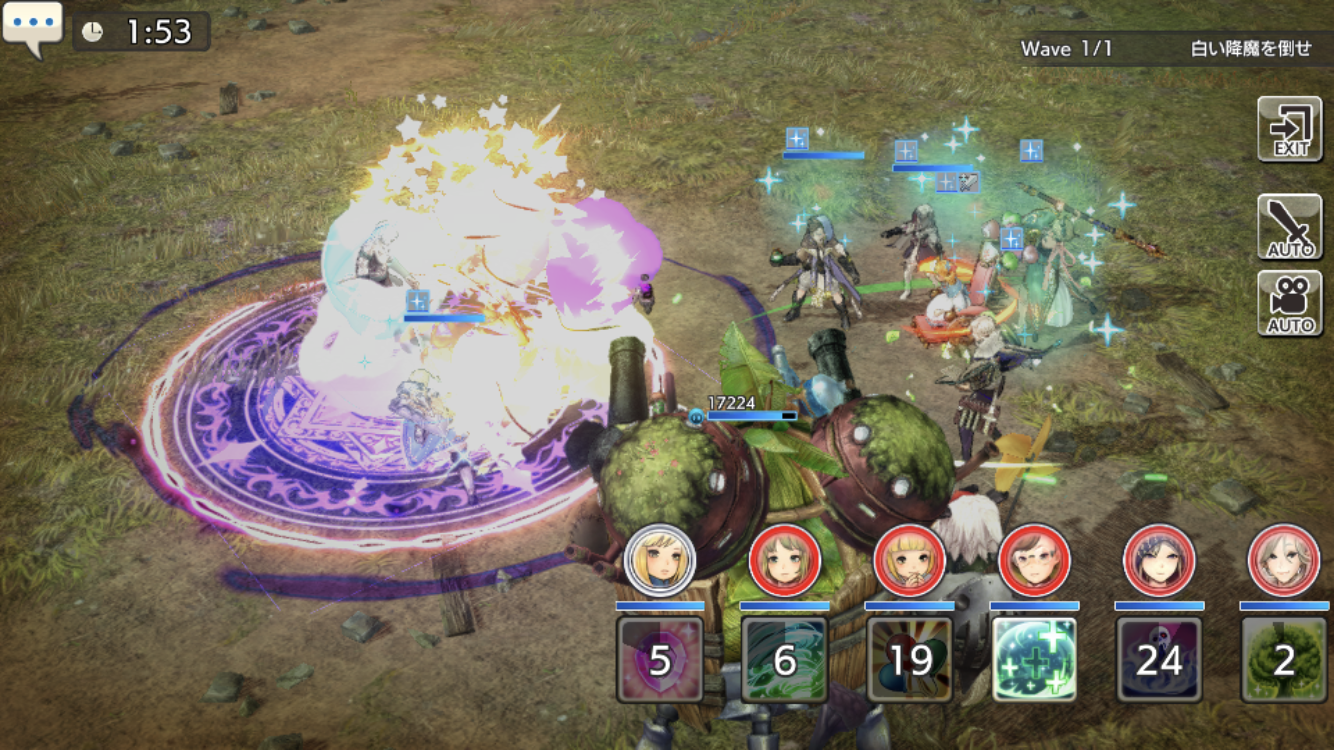Viewport: 1334px width, 750px height.
Task: Tap the pink shield skill showing 5
Action: [660, 659]
